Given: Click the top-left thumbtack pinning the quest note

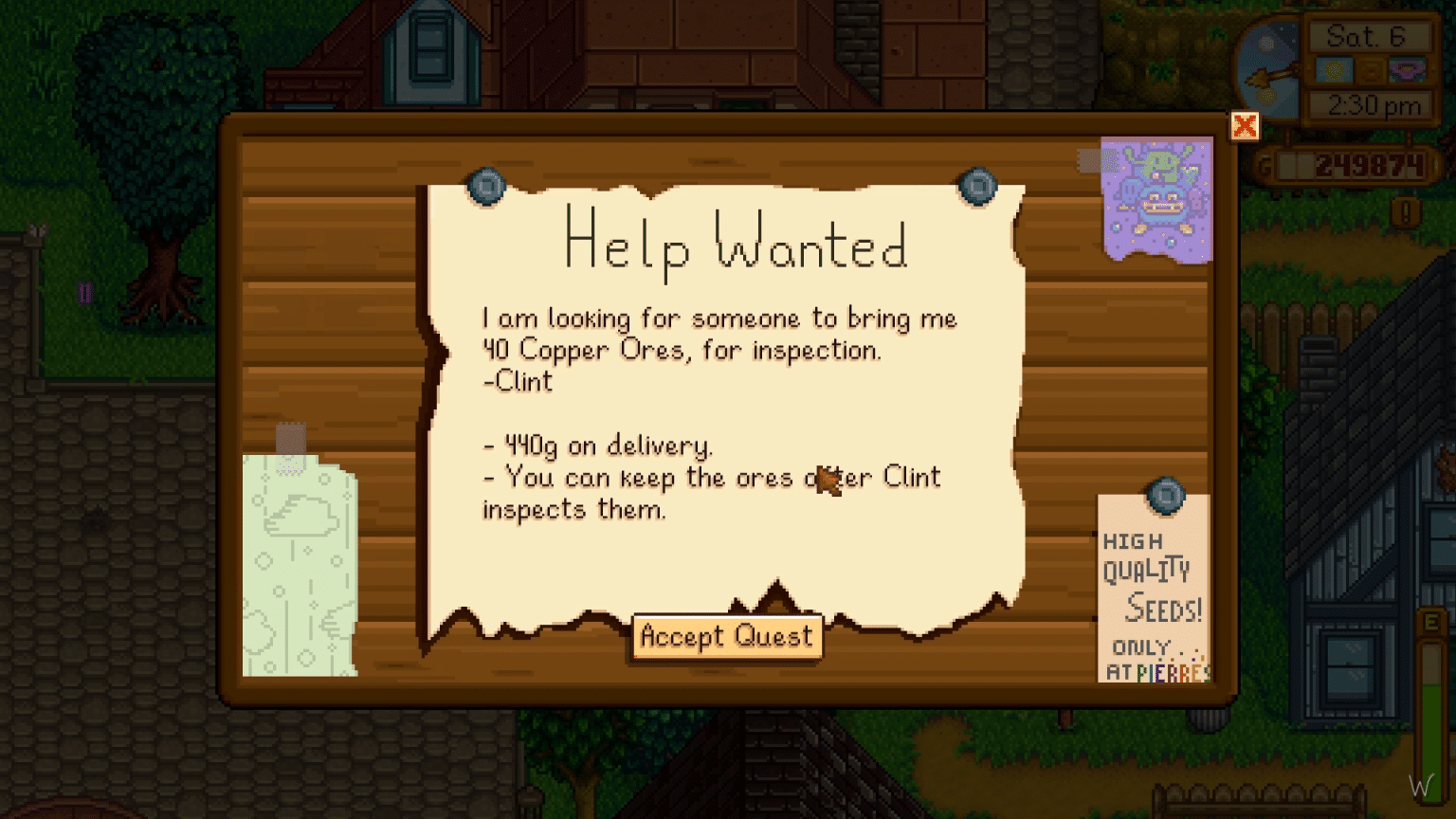Looking at the screenshot, I should point(485,187).
